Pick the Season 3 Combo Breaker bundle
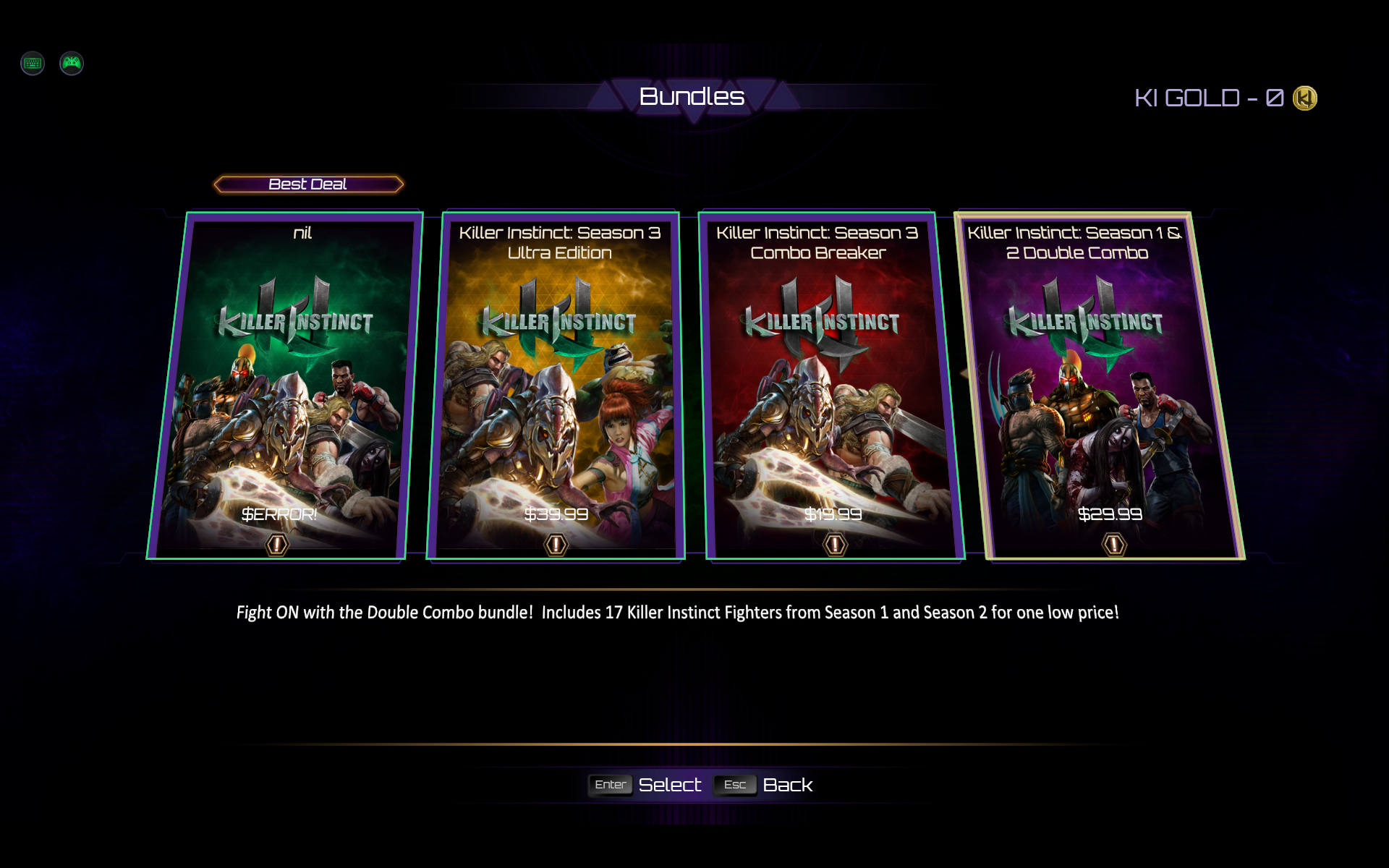The width and height of the screenshot is (1389, 868). [x=832, y=383]
